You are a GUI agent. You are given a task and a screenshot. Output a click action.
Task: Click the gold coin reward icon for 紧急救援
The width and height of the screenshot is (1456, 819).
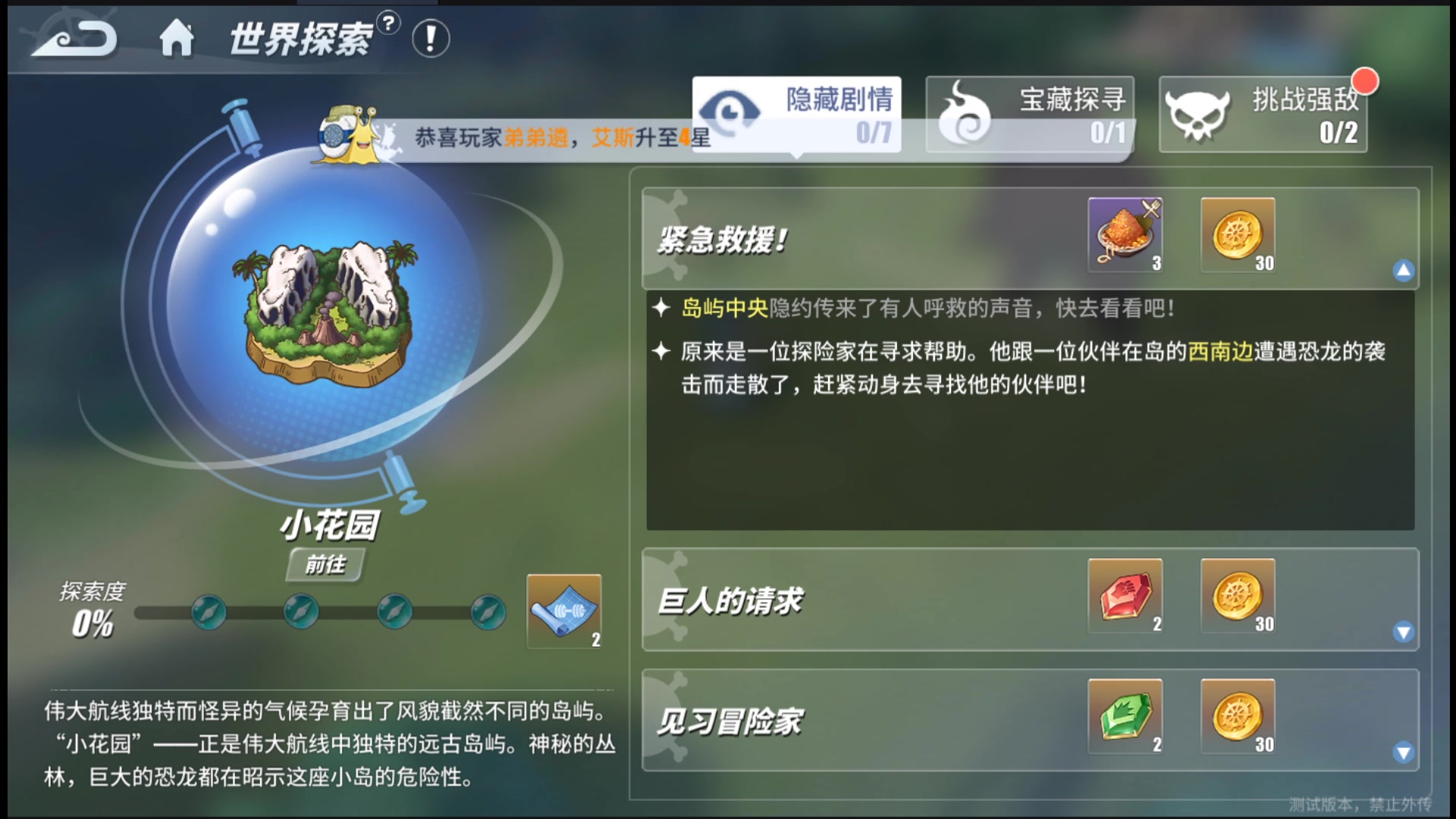click(x=1238, y=234)
